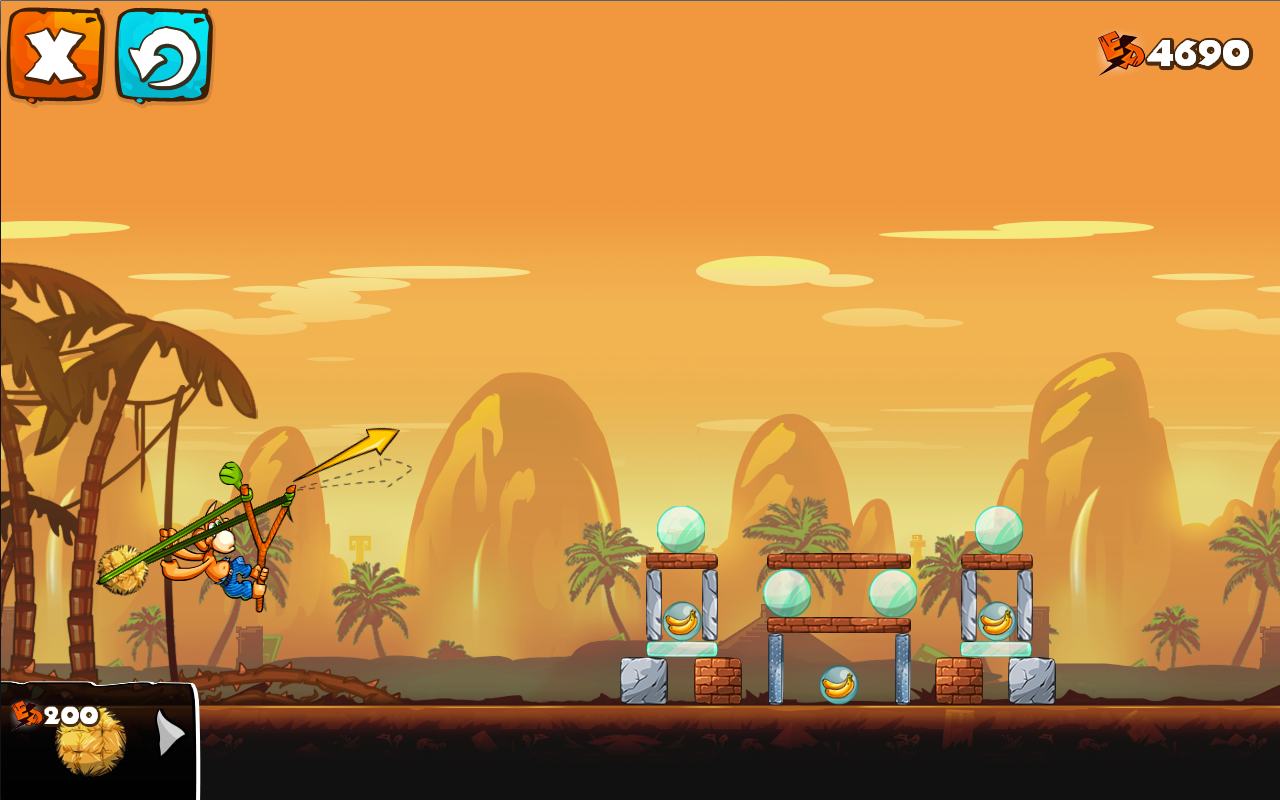The image size is (1280, 800).
Task: Click the glass ball atop the left tower
Action: click(x=683, y=530)
